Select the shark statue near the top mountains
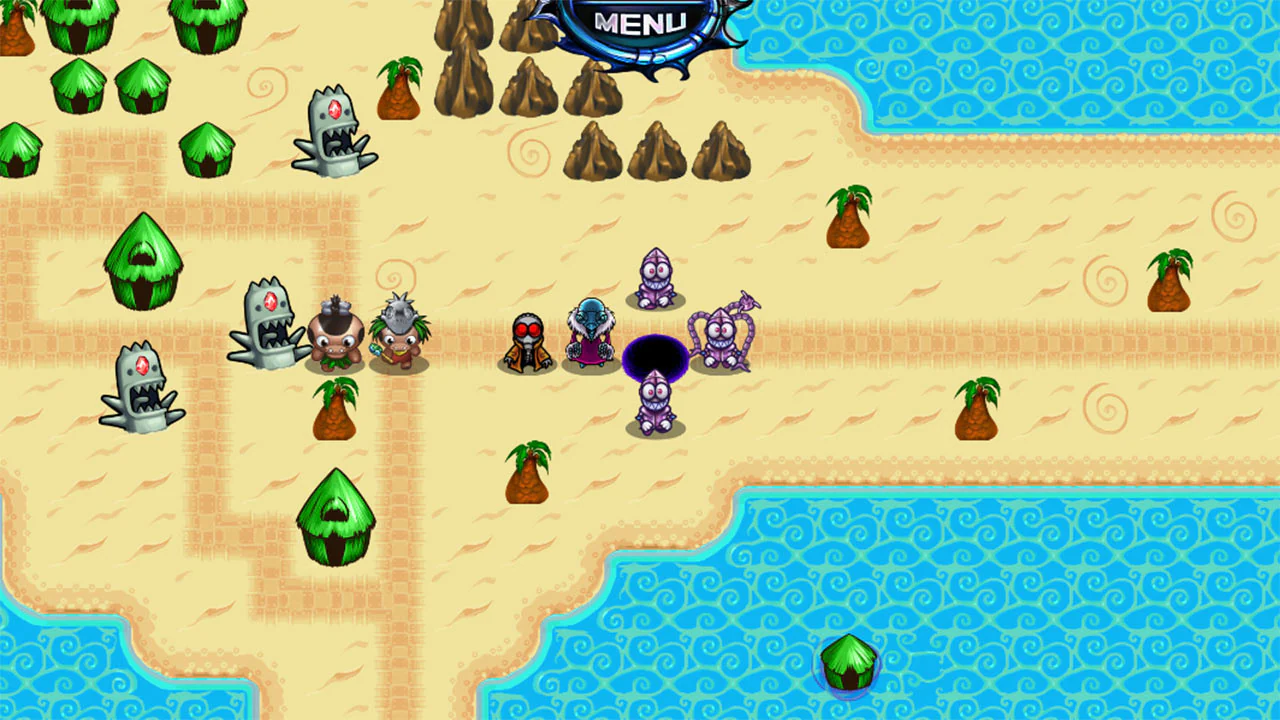 click(335, 135)
